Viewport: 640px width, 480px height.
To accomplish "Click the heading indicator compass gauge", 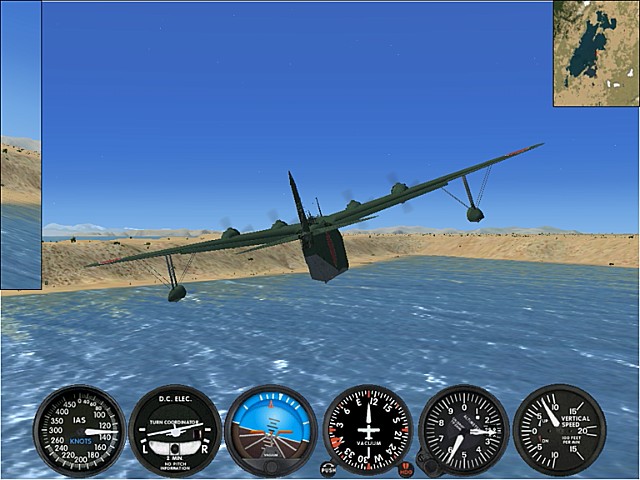I will 367,430.
